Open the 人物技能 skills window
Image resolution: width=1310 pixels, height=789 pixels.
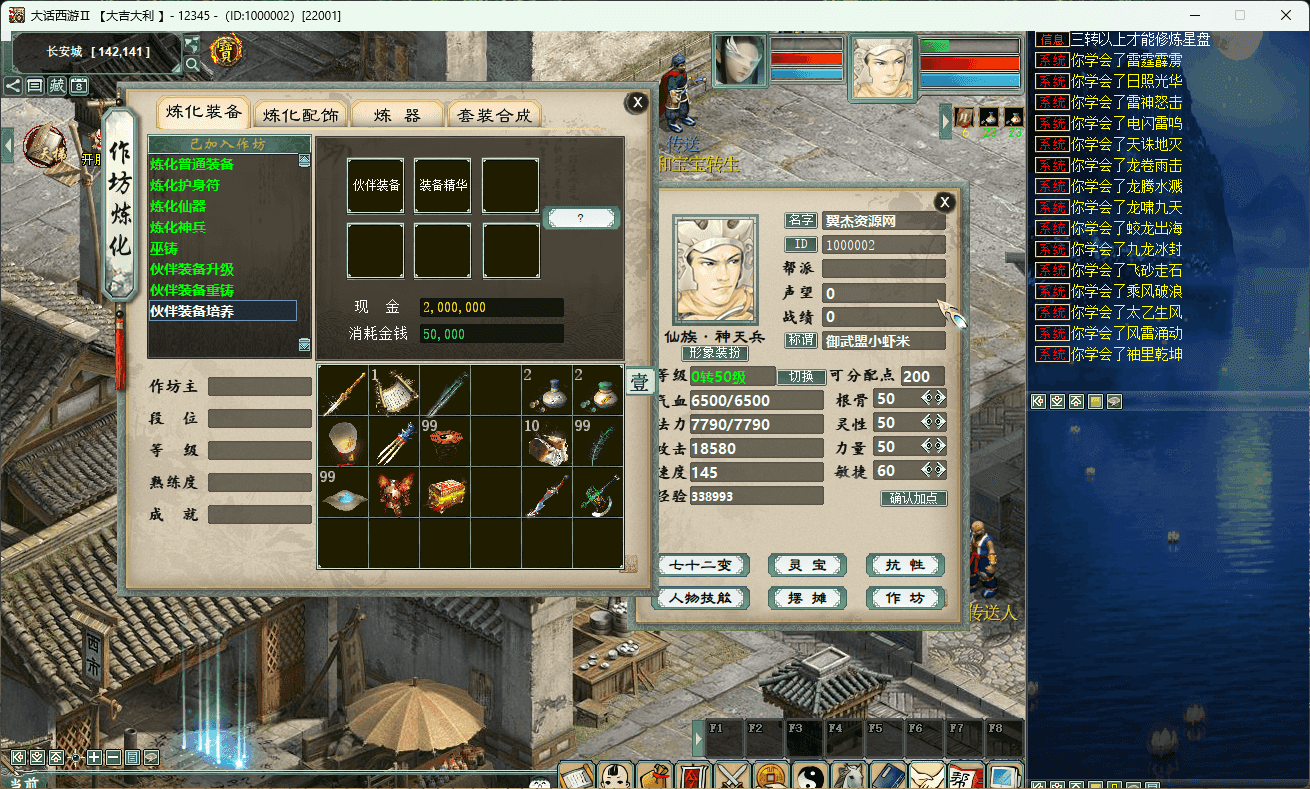(702, 598)
